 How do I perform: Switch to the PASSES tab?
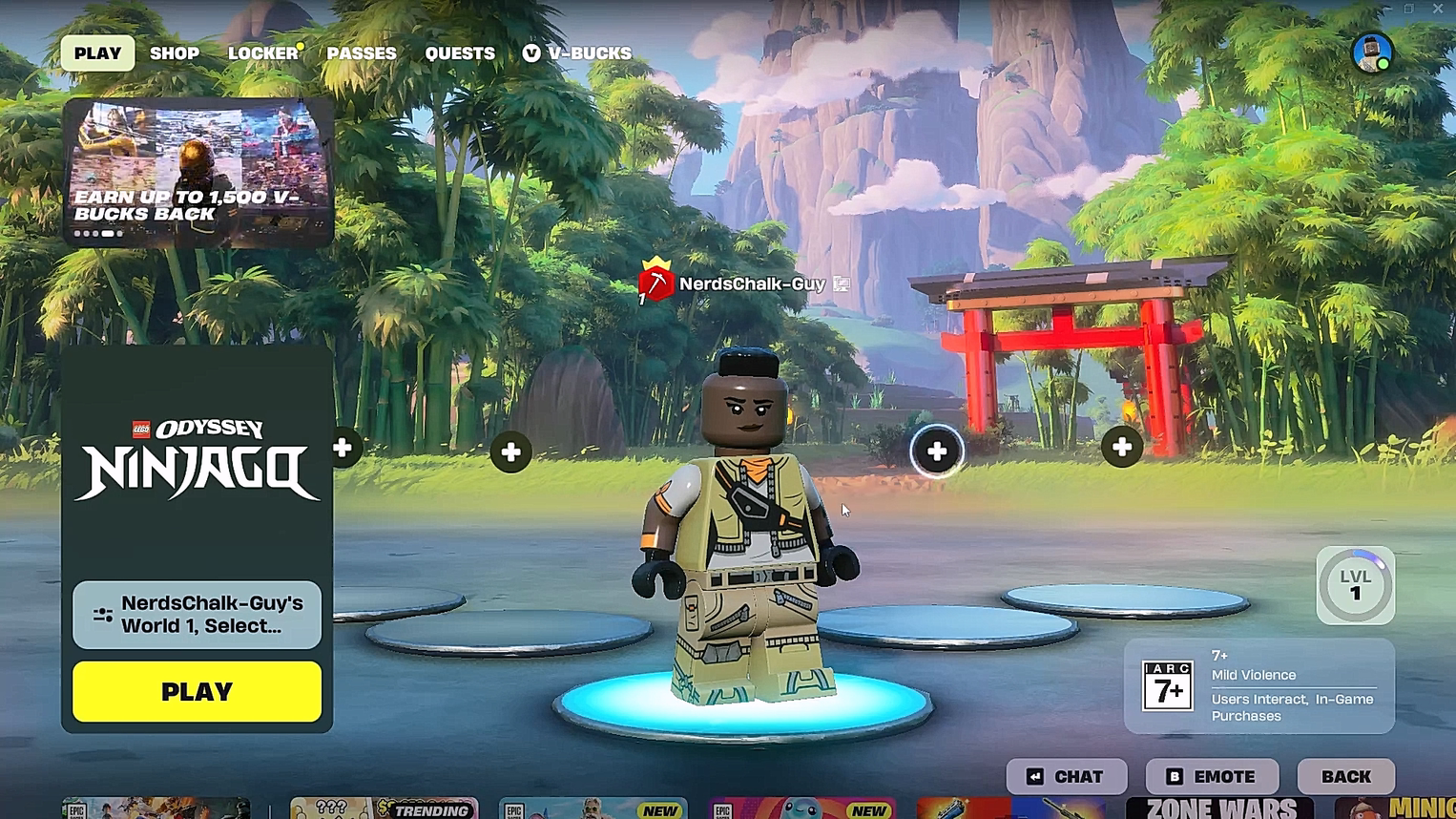[x=363, y=53]
